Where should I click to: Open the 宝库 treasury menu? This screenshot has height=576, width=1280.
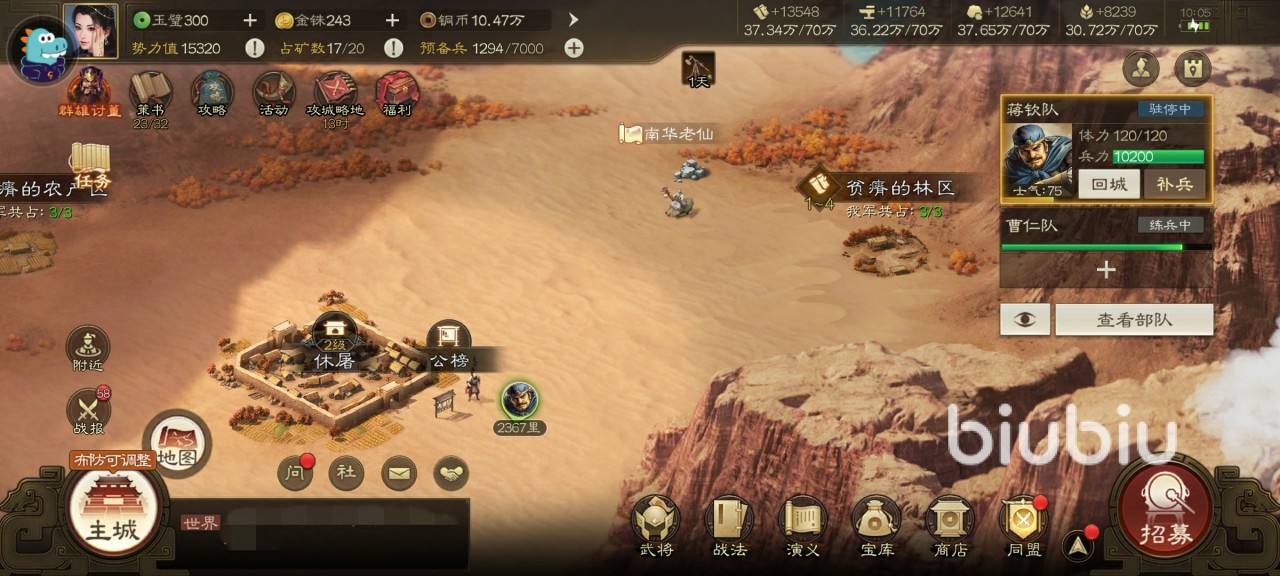(x=877, y=525)
